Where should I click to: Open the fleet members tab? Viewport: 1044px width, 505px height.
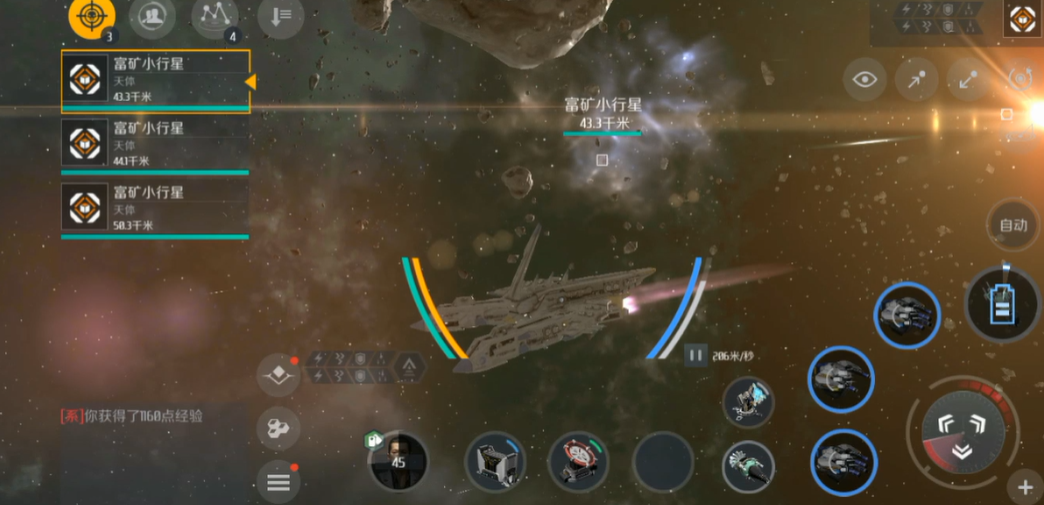pos(152,17)
